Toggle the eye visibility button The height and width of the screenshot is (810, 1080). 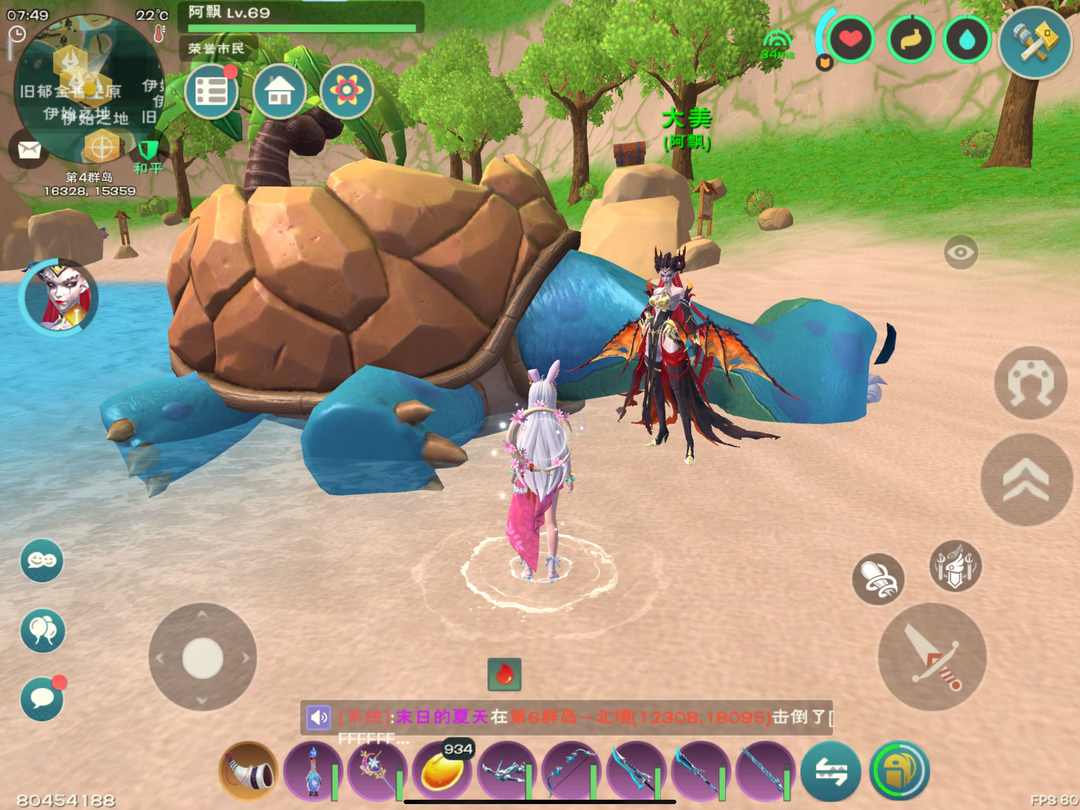pos(960,252)
